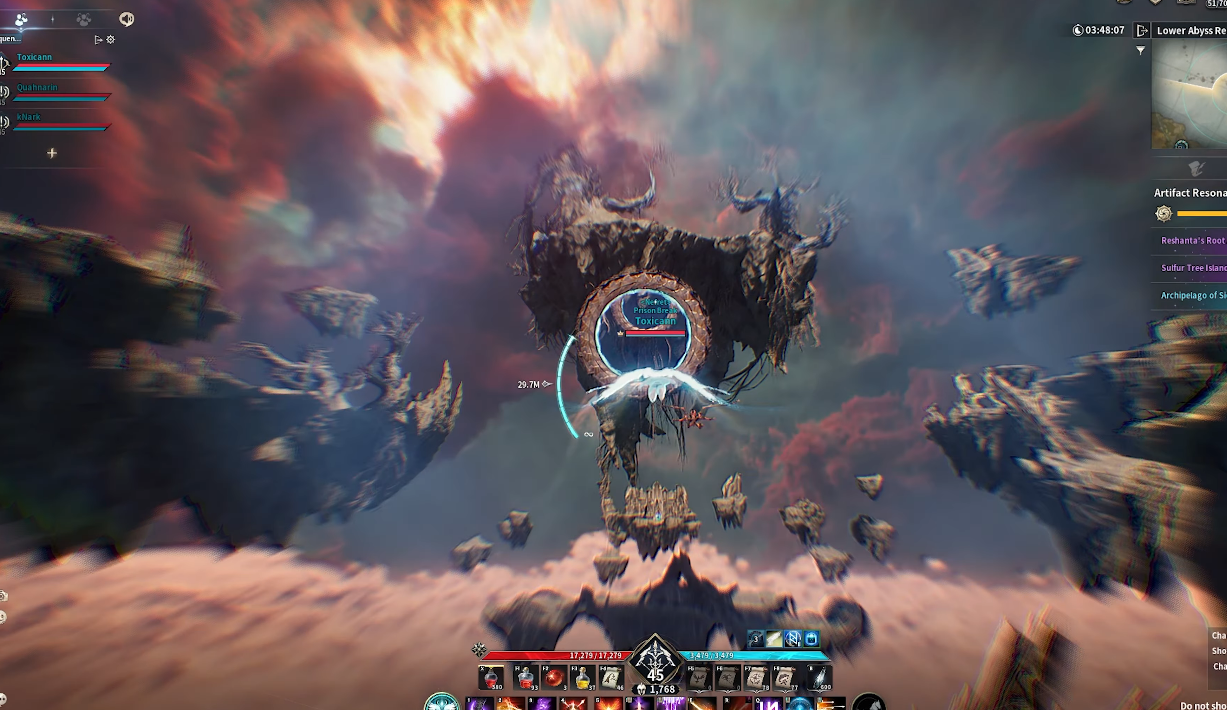1227x710 pixels.
Task: Use the yellow potion in quick slot
Action: click(581, 679)
